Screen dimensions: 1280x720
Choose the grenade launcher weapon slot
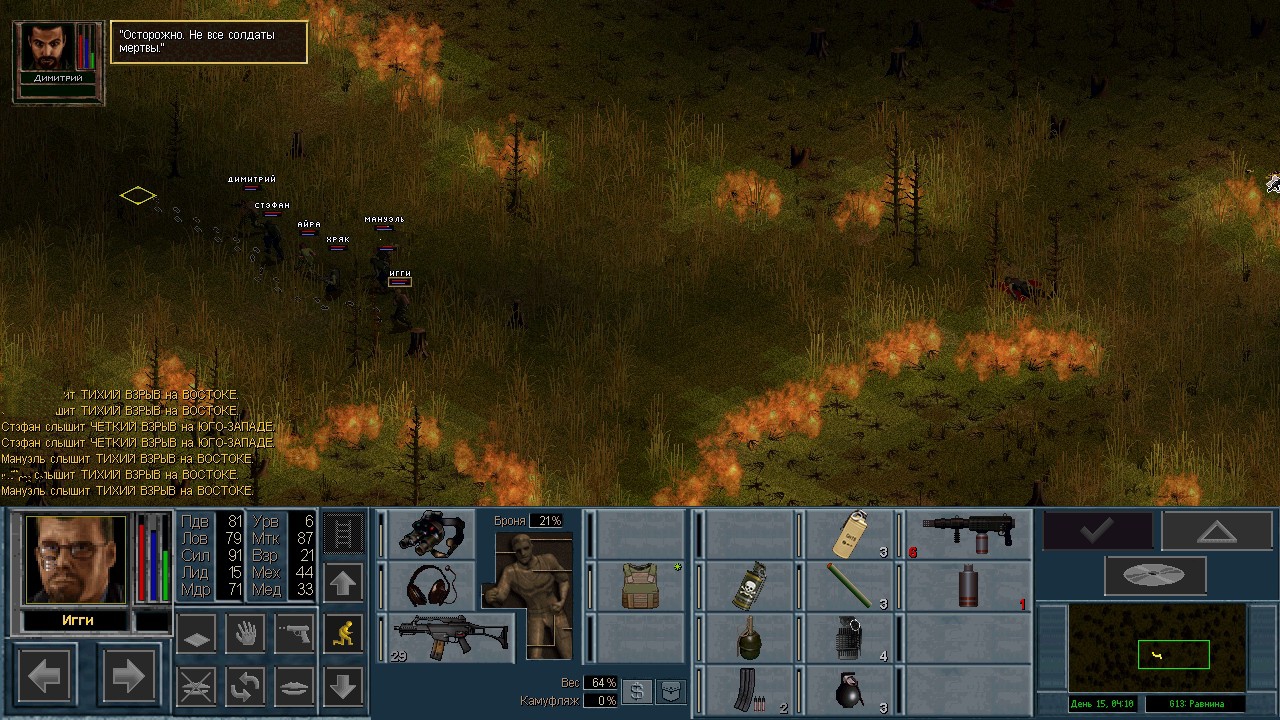coord(968,534)
